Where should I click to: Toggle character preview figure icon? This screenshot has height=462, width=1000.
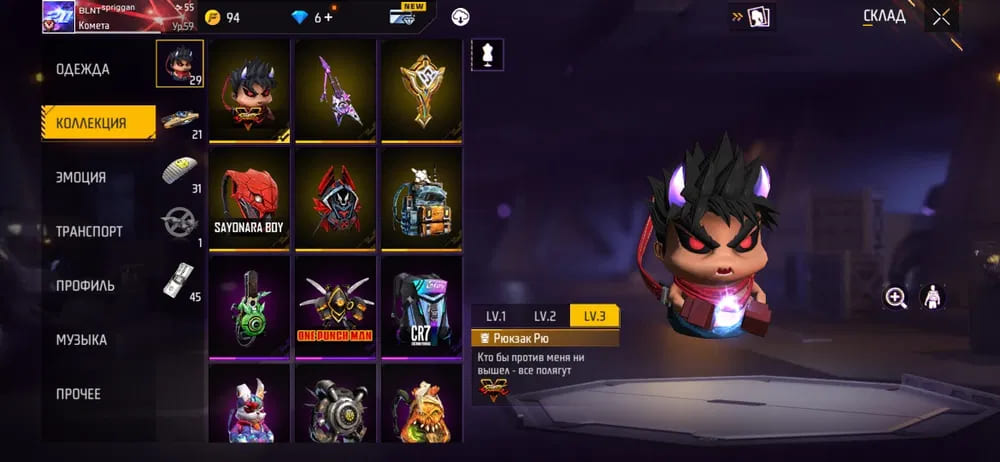tap(931, 297)
